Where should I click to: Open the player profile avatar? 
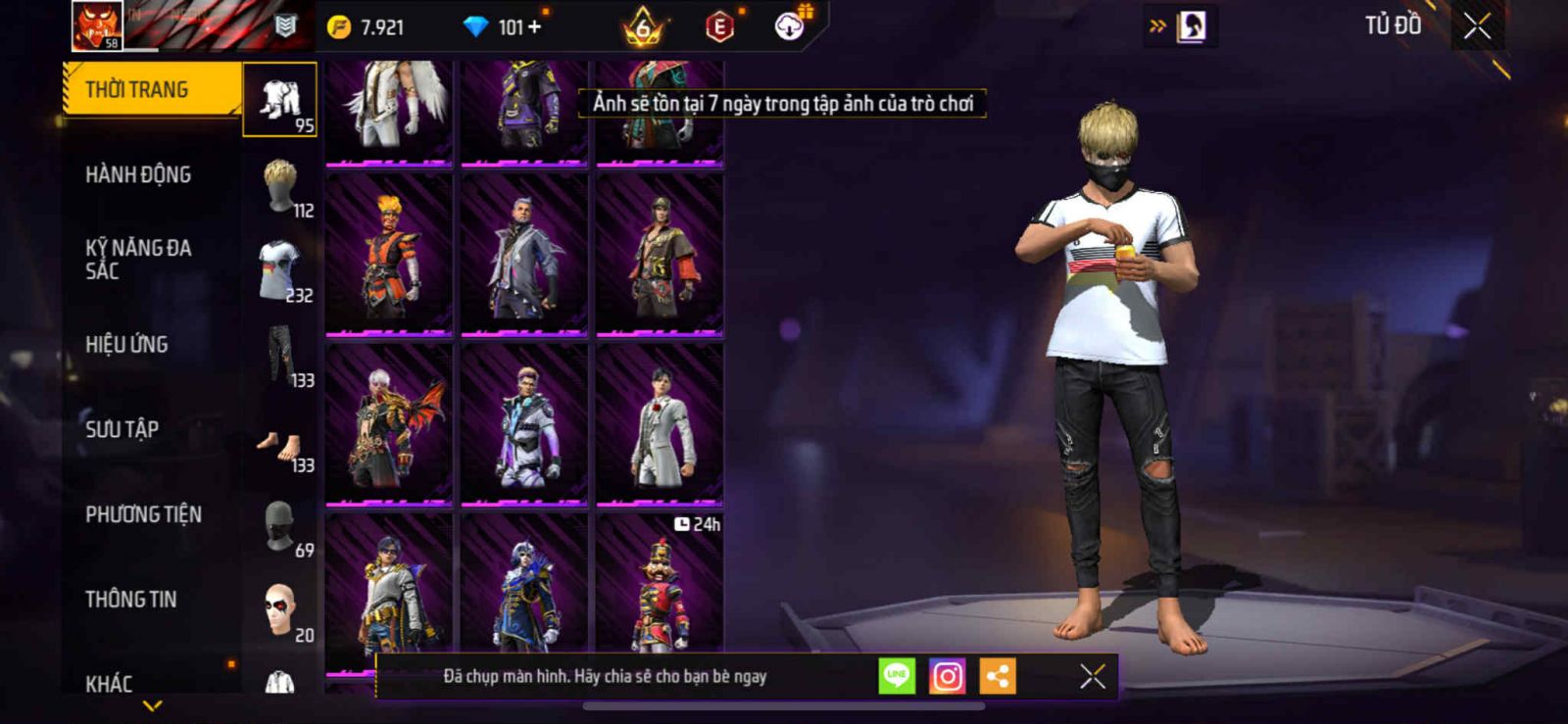(x=97, y=25)
